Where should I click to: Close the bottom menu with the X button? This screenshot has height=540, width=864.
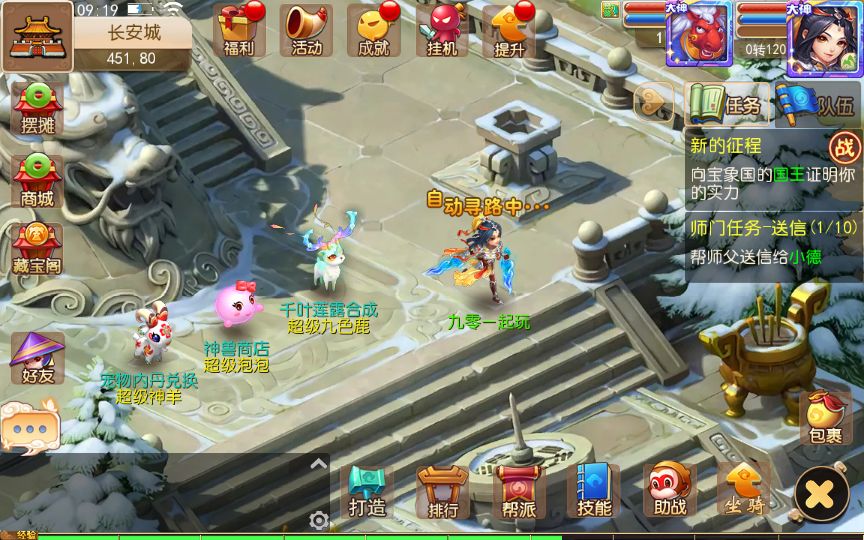(821, 494)
